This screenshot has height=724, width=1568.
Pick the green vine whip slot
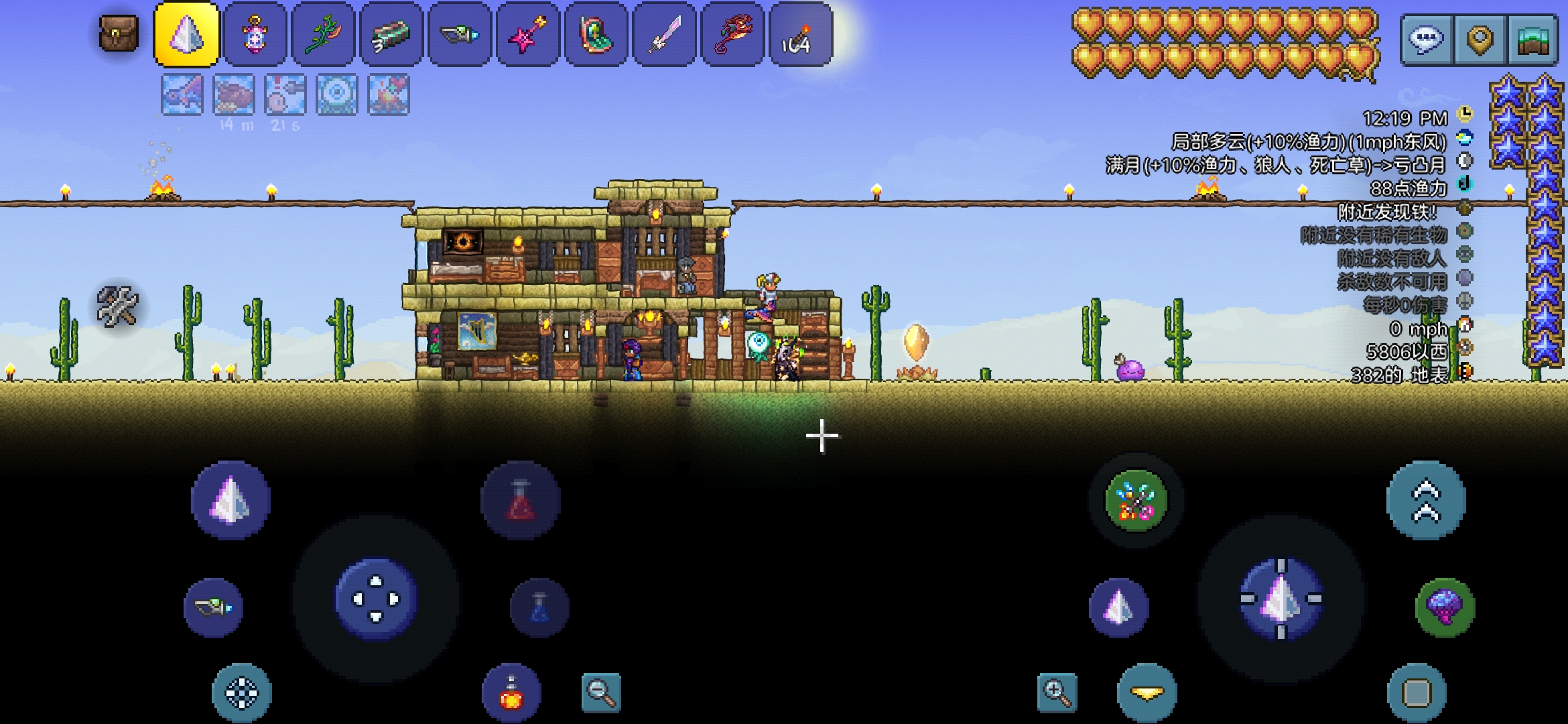[x=323, y=34]
